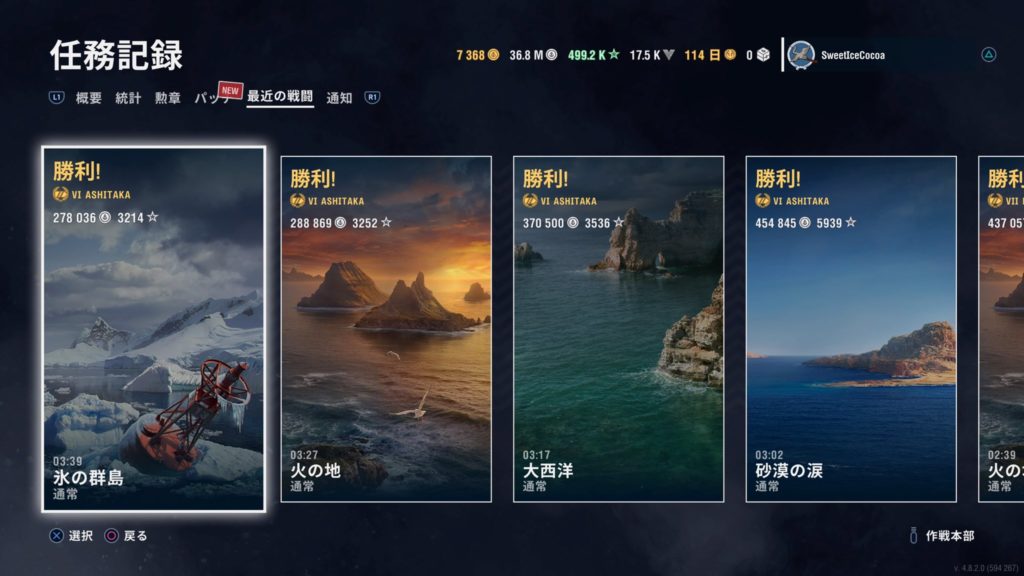Viewport: 1024px width, 576px height.
Task: Show the 勲章 tab
Action: [167, 98]
